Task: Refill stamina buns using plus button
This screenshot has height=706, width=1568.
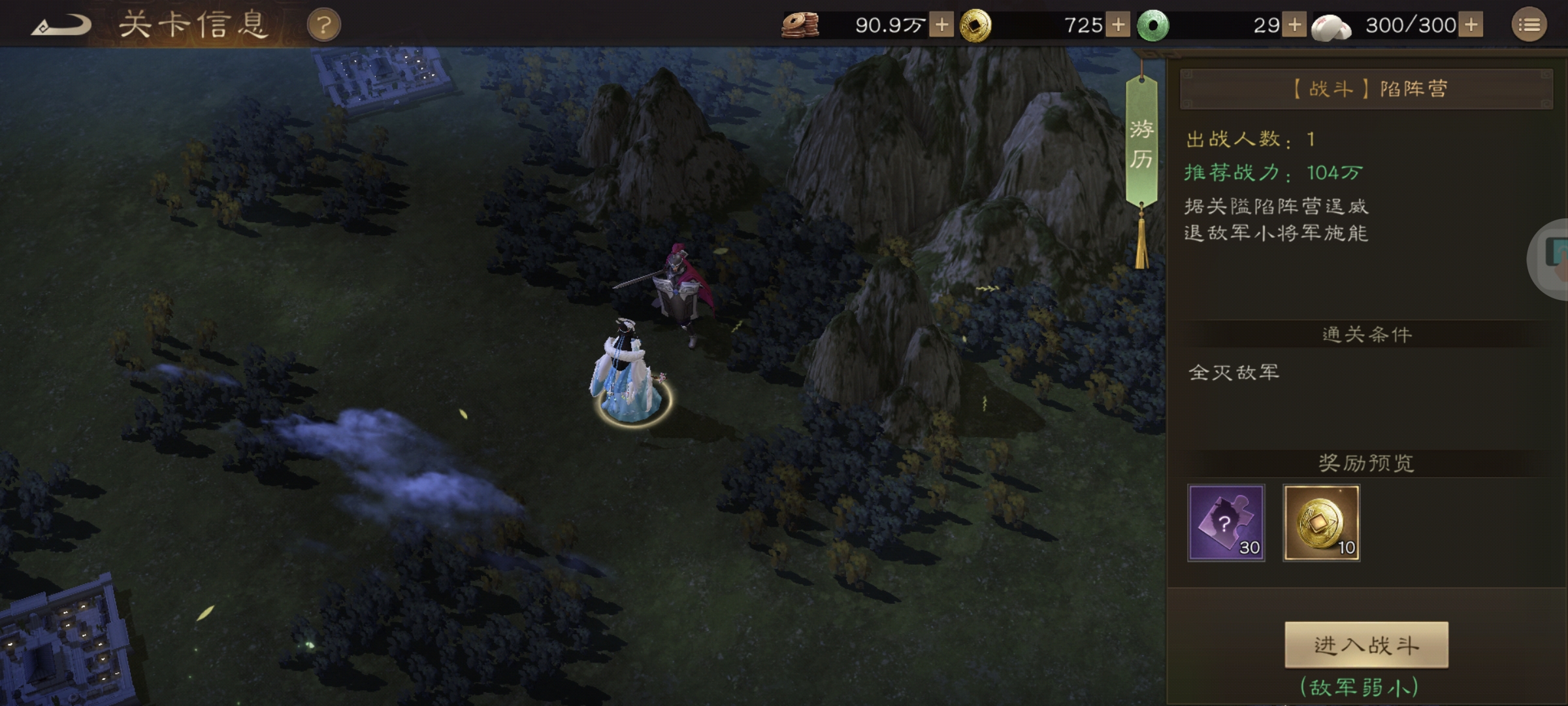Action: point(1471,25)
